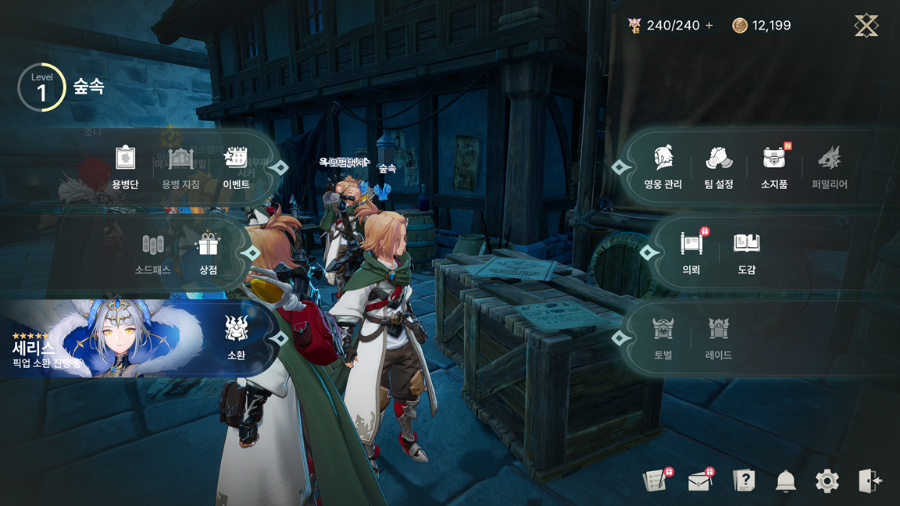
Task: Open the 의뢰 request board
Action: [691, 252]
